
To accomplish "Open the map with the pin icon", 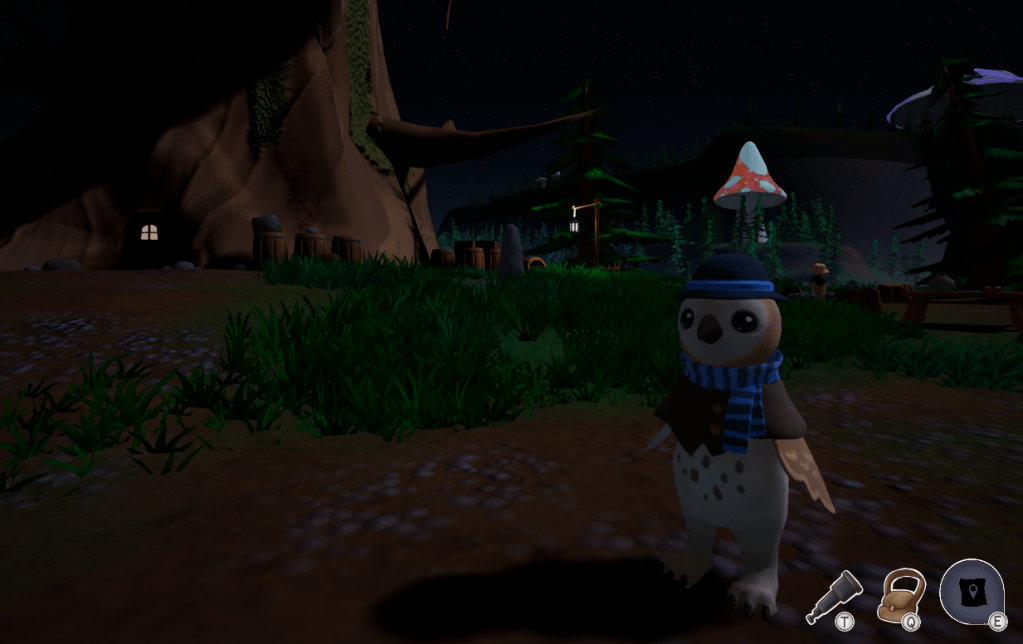I will click(x=971, y=590).
